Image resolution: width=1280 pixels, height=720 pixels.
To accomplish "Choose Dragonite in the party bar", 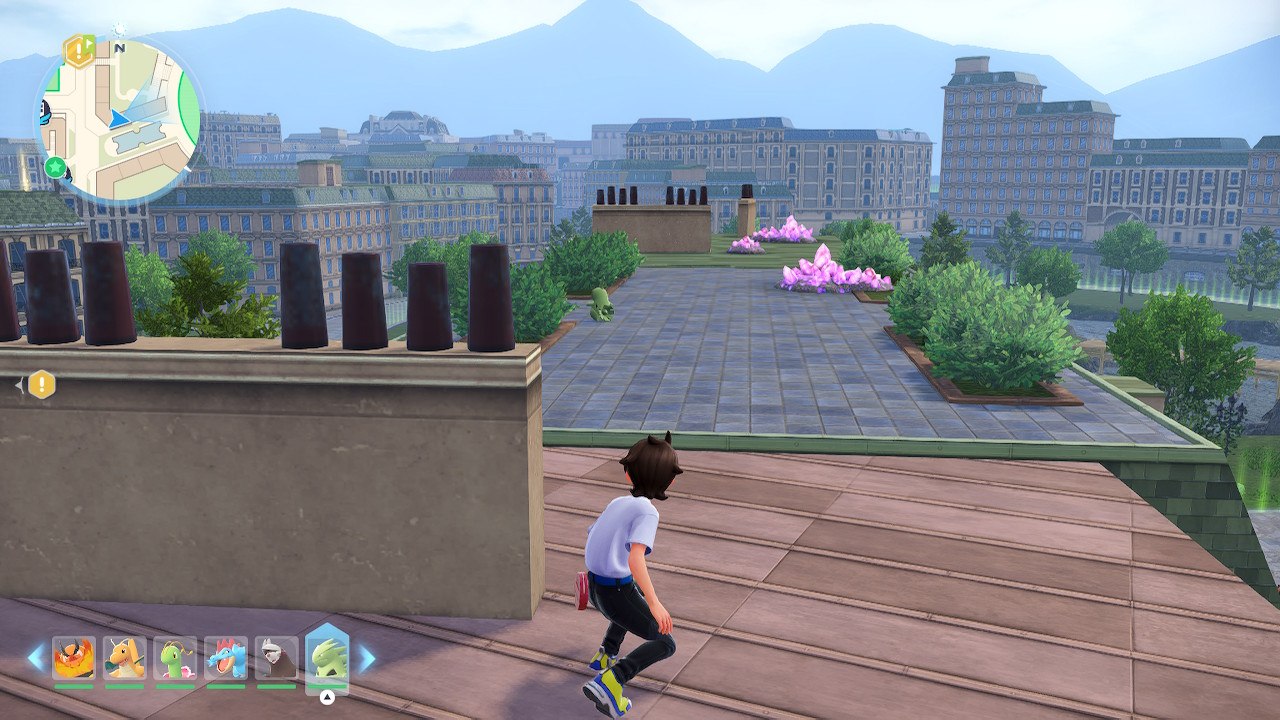I will [x=124, y=658].
